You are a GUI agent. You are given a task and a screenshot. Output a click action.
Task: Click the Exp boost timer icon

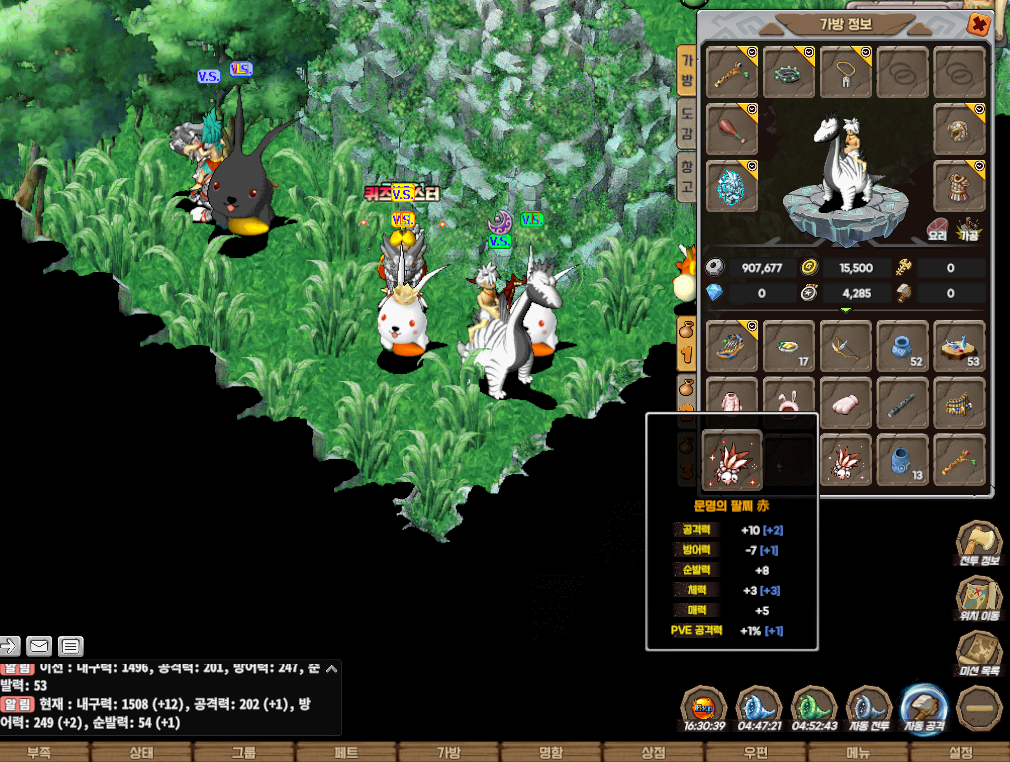tap(704, 710)
